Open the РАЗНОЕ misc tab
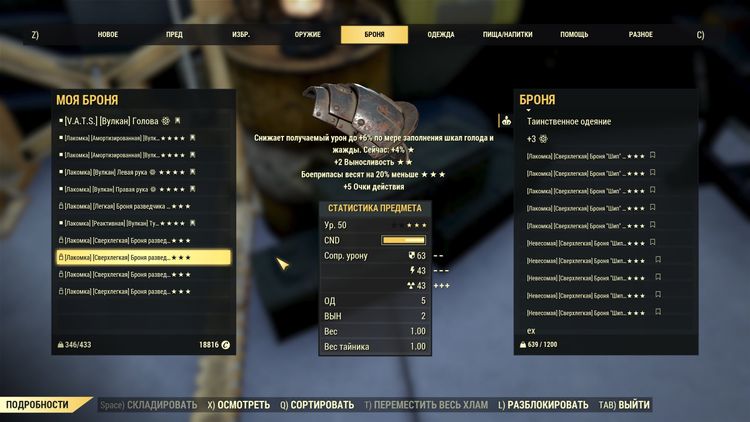 pos(641,35)
